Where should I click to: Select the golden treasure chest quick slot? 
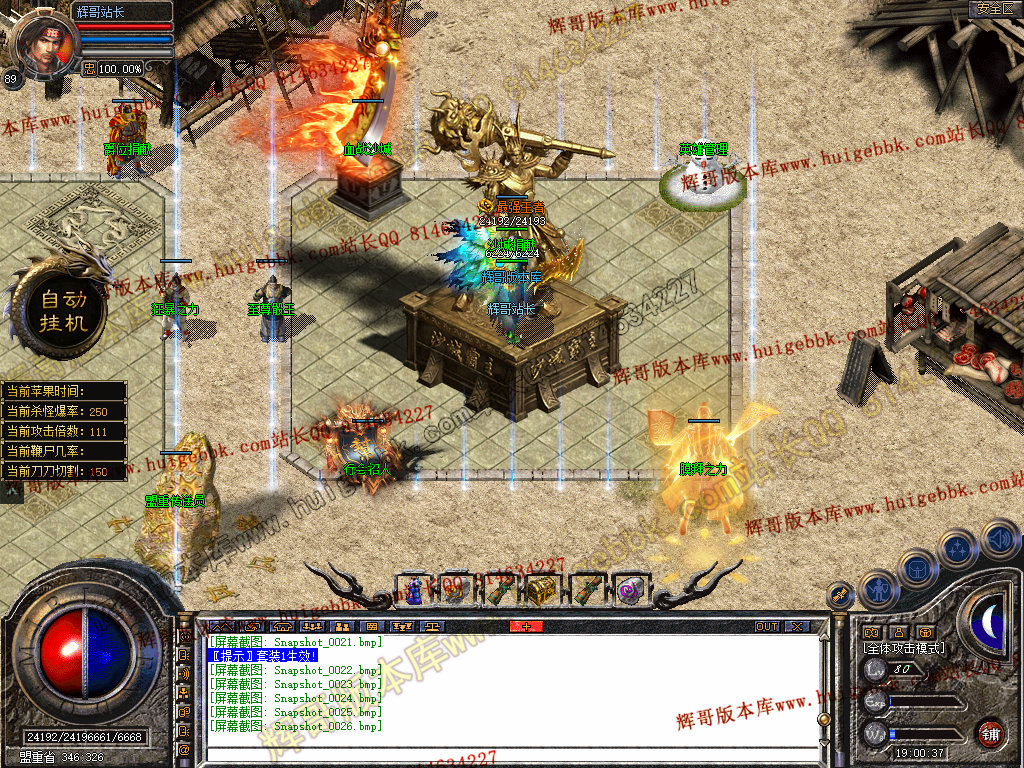[x=542, y=590]
